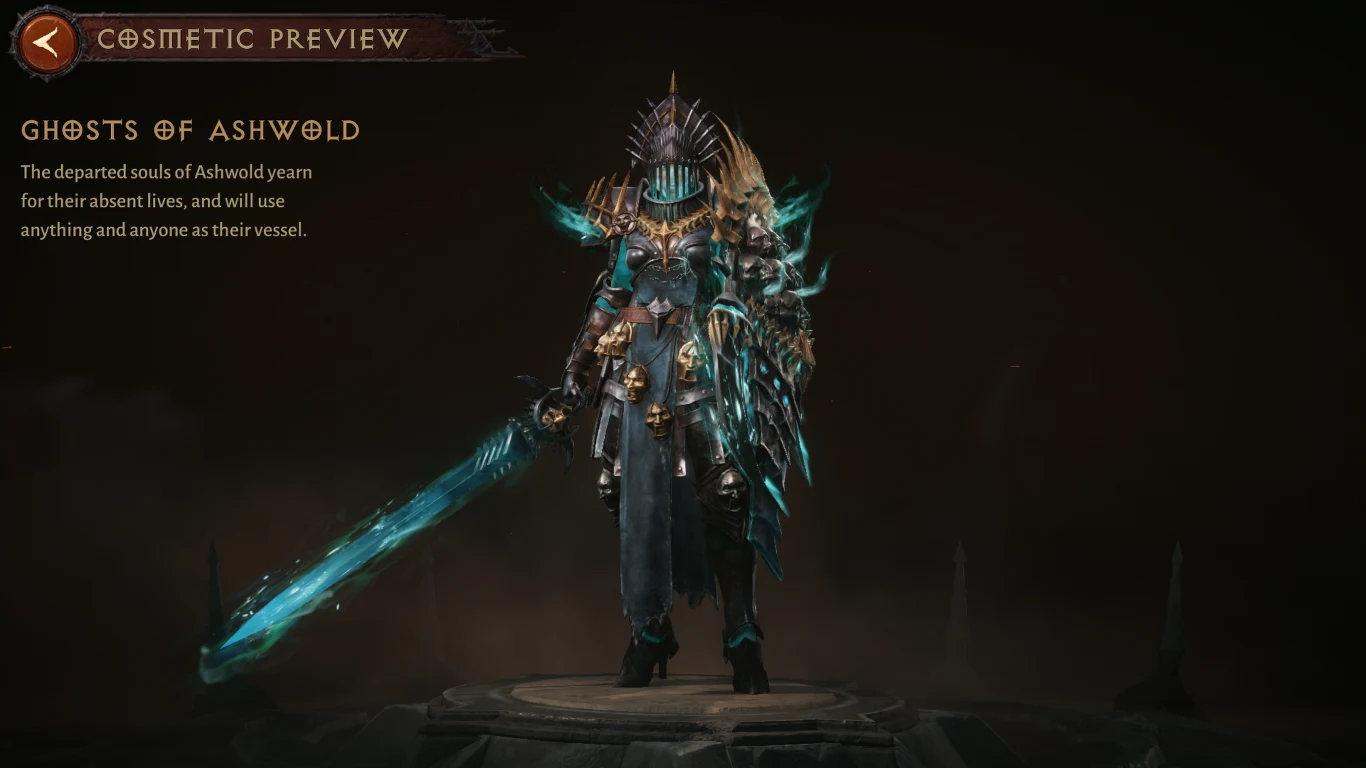The image size is (1366, 768).
Task: Click the red circular emblem around back arrow
Action: pyautogui.click(x=42, y=40)
